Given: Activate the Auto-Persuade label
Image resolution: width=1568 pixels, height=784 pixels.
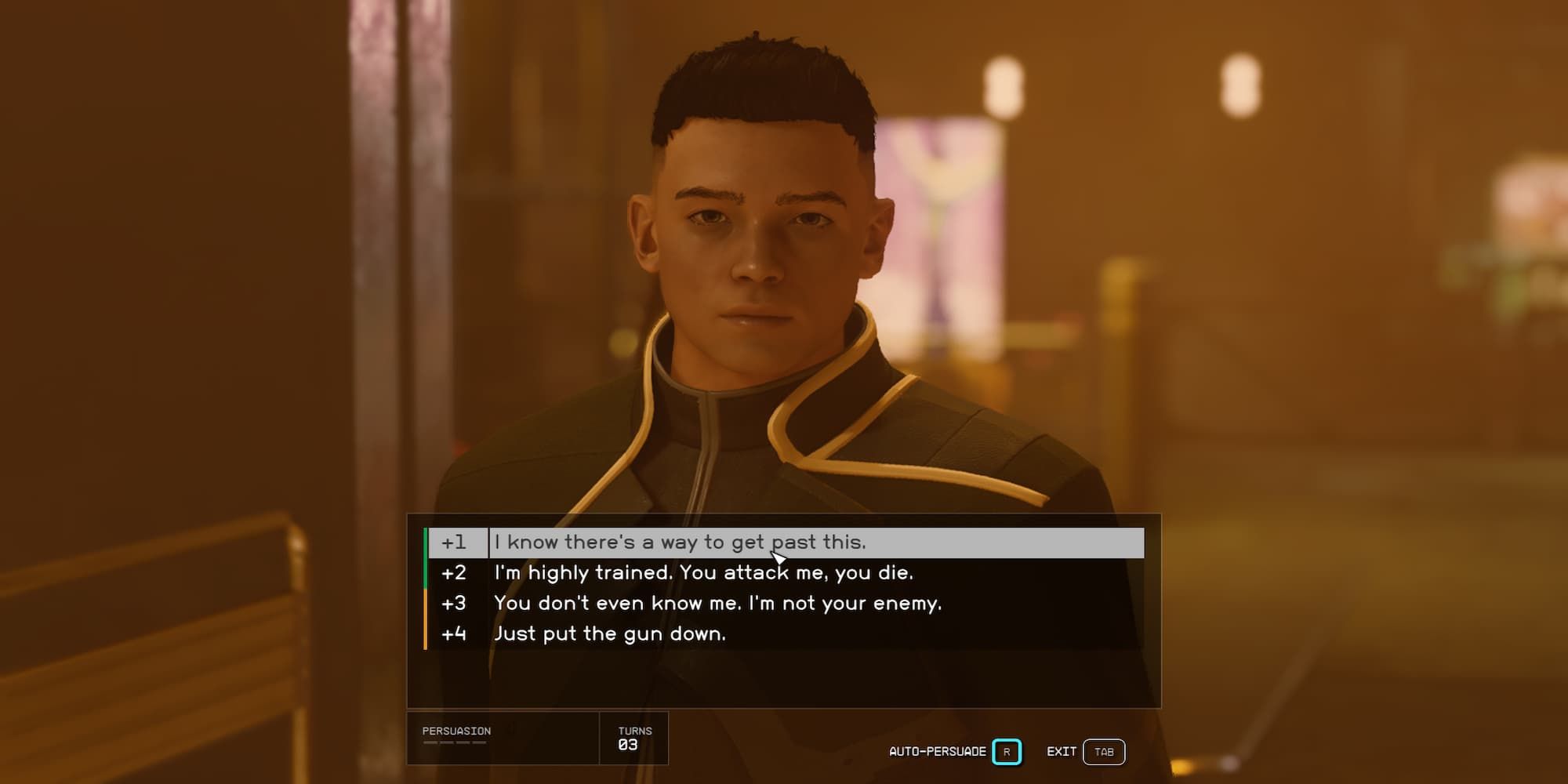Looking at the screenshot, I should 937,750.
